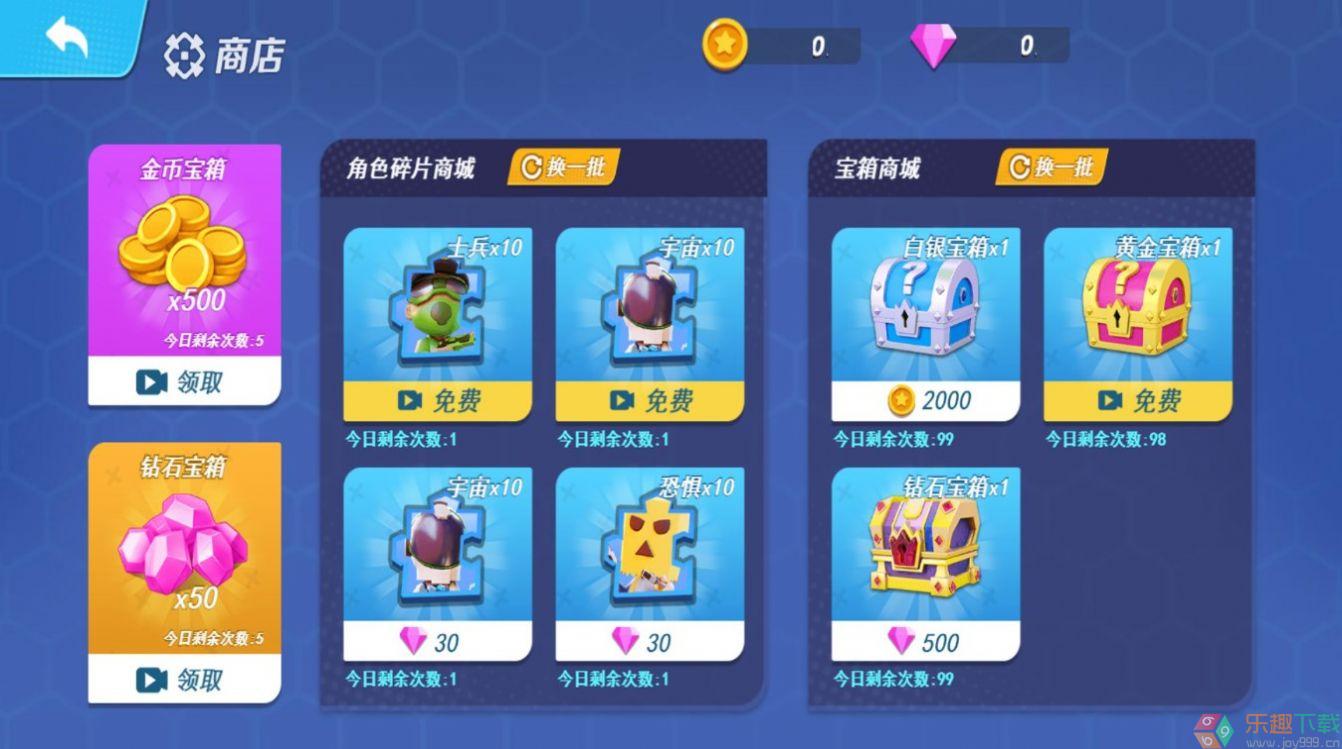Claim the 钻石宝箱 x50 gem reward
The height and width of the screenshot is (749, 1342).
pyautogui.click(x=184, y=680)
